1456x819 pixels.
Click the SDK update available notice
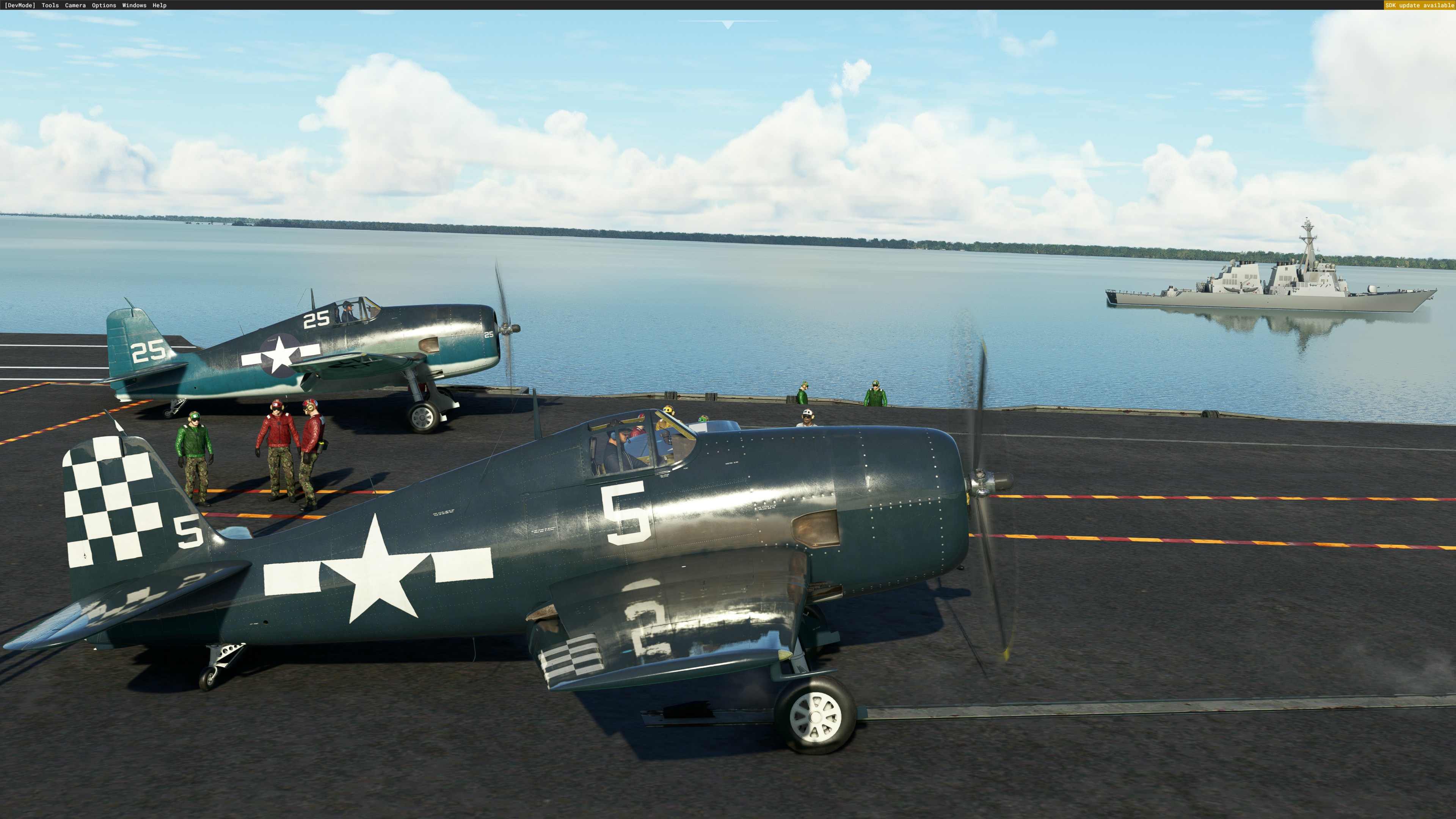pyautogui.click(x=1419, y=5)
